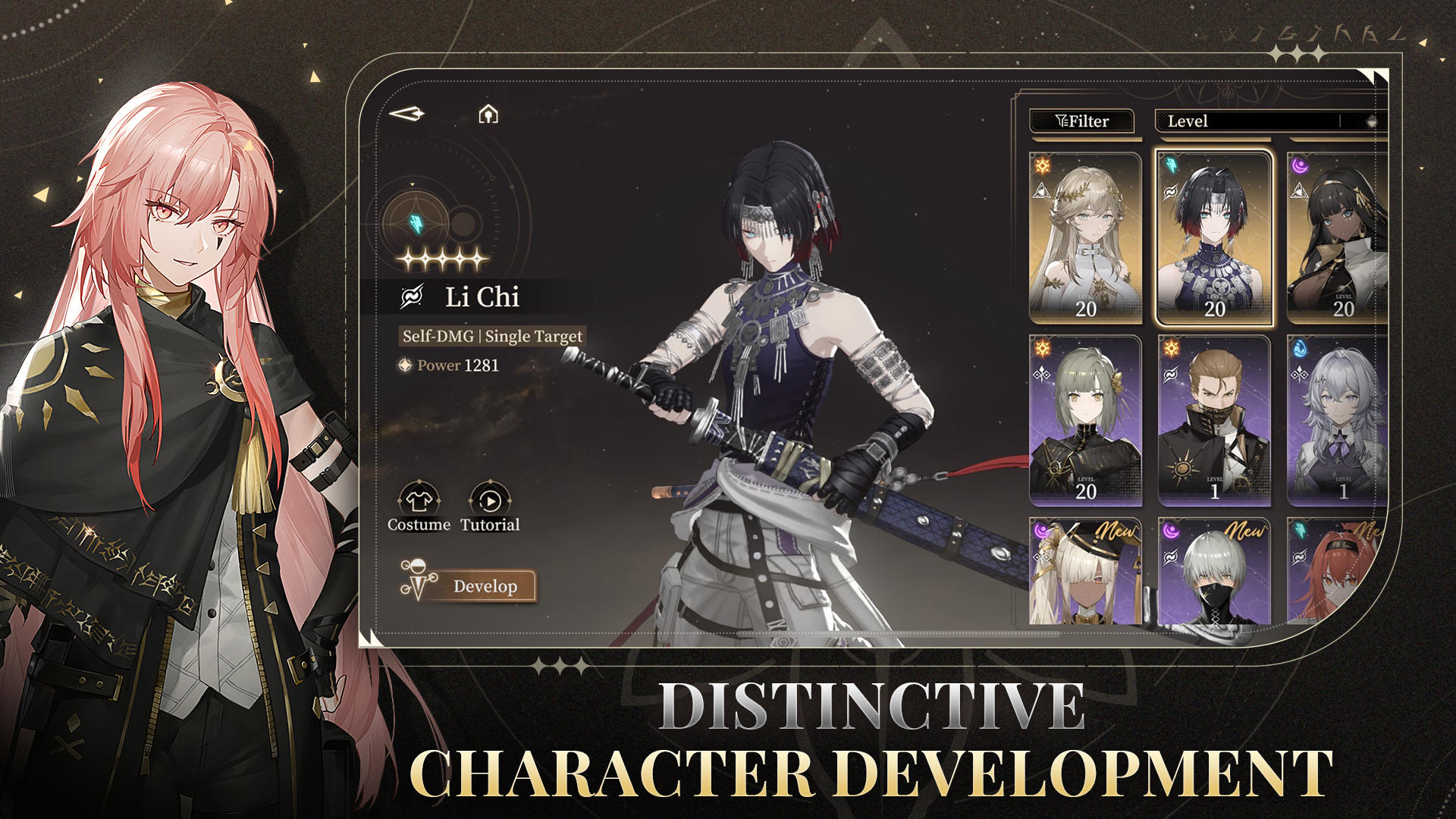Click the Power emblem icon next to 1281
Image resolution: width=1456 pixels, height=819 pixels.
(404, 365)
